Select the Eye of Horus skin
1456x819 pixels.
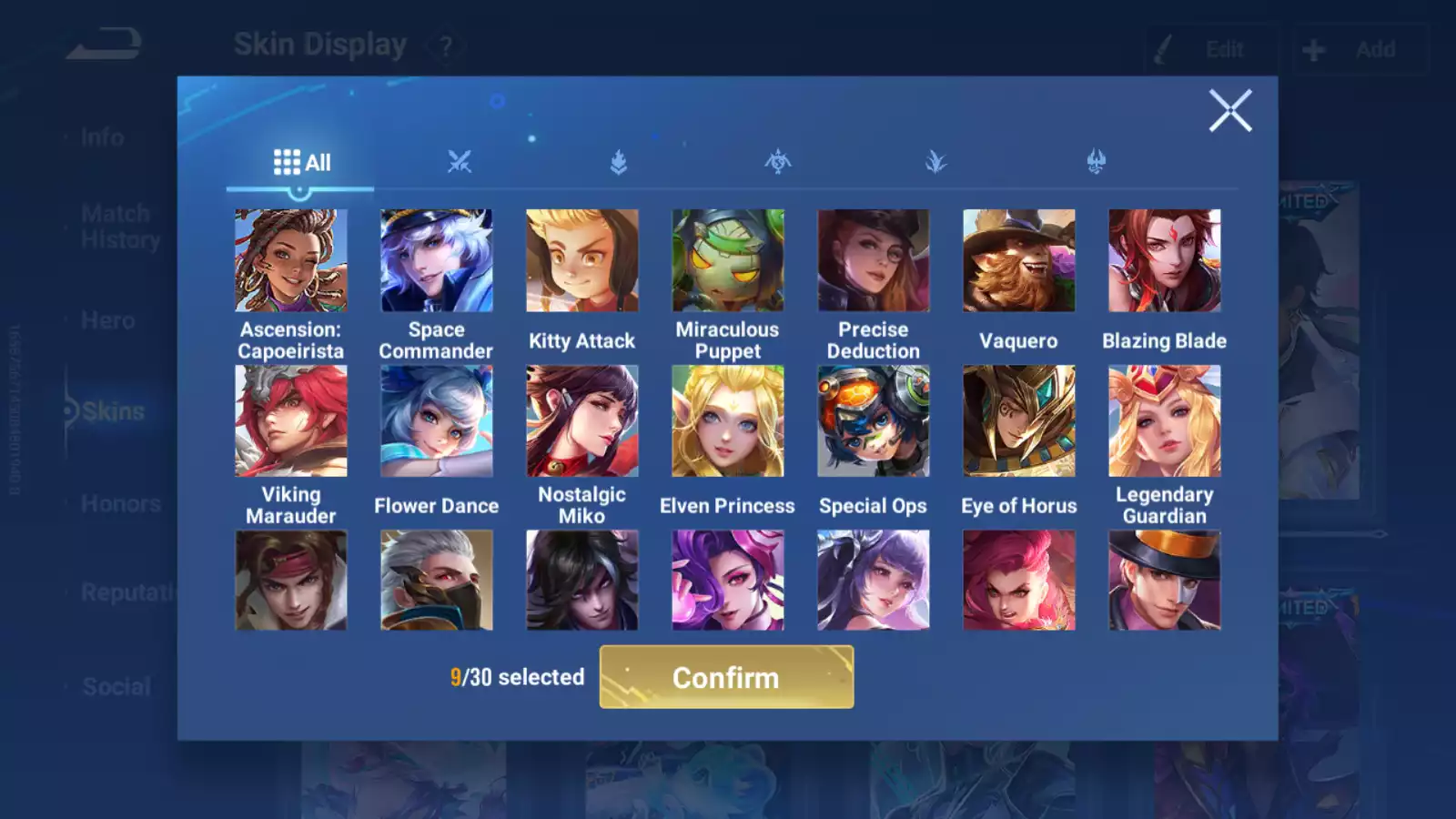point(1019,421)
